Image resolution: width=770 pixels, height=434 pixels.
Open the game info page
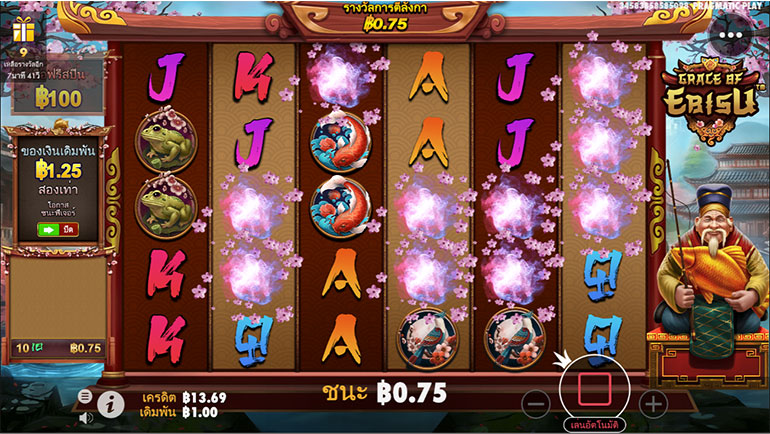click(x=110, y=403)
